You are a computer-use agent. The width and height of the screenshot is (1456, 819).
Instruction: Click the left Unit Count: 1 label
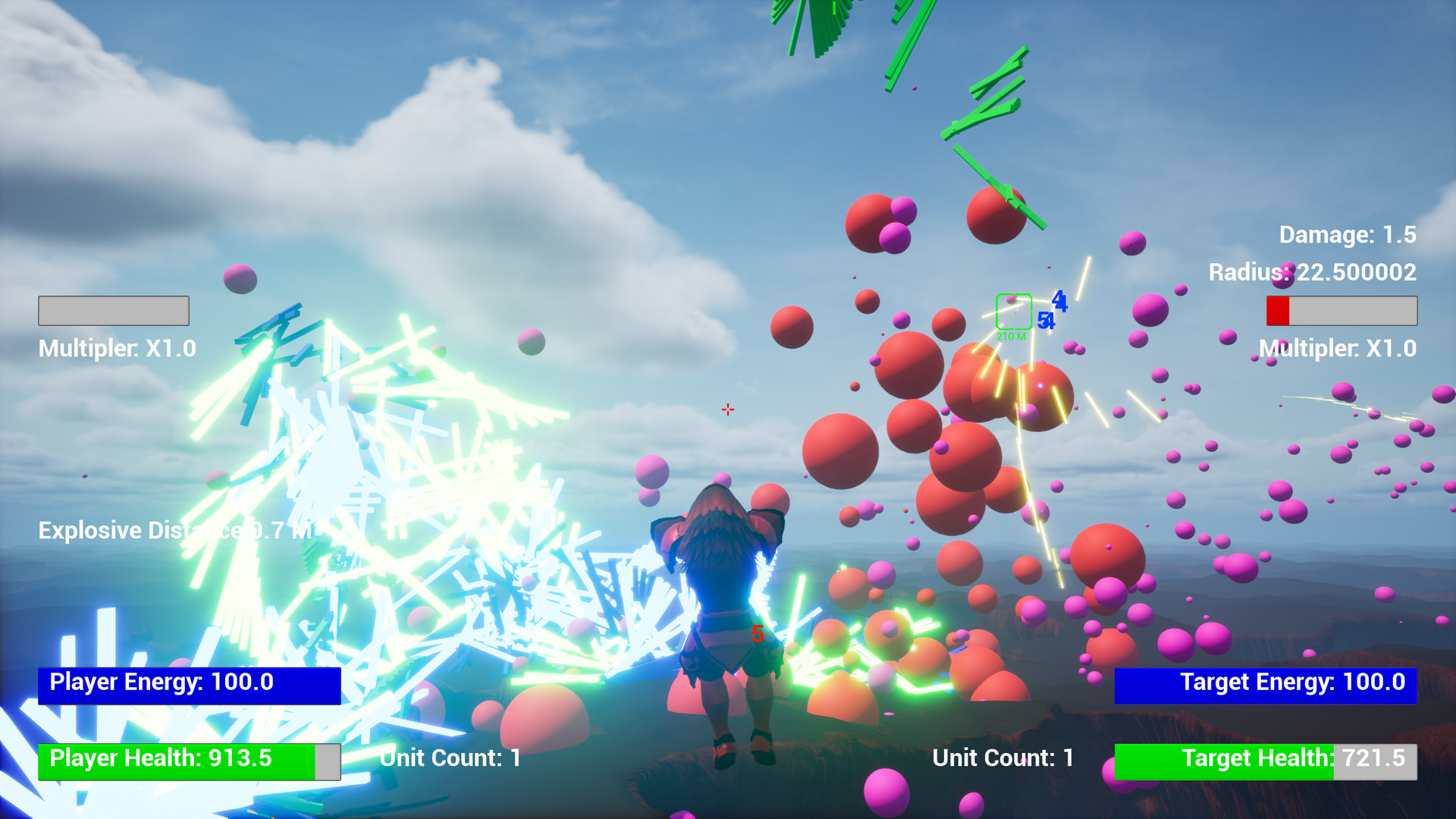click(x=449, y=758)
